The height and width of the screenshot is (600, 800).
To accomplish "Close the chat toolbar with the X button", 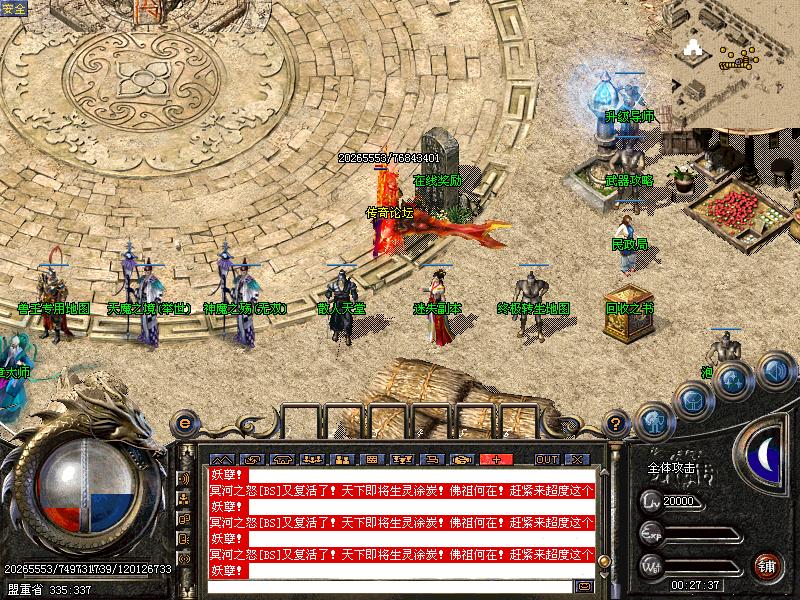I will coord(577,459).
